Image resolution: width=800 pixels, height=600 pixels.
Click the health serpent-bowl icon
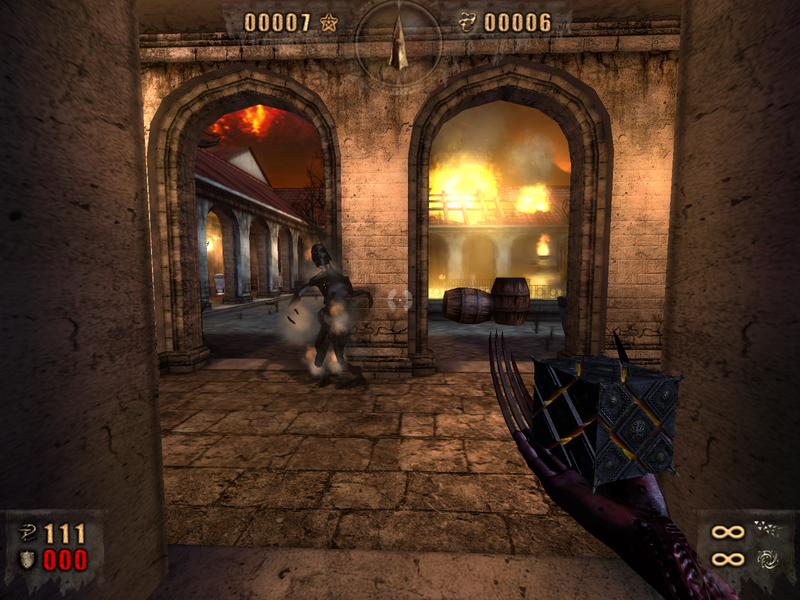[x=25, y=532]
